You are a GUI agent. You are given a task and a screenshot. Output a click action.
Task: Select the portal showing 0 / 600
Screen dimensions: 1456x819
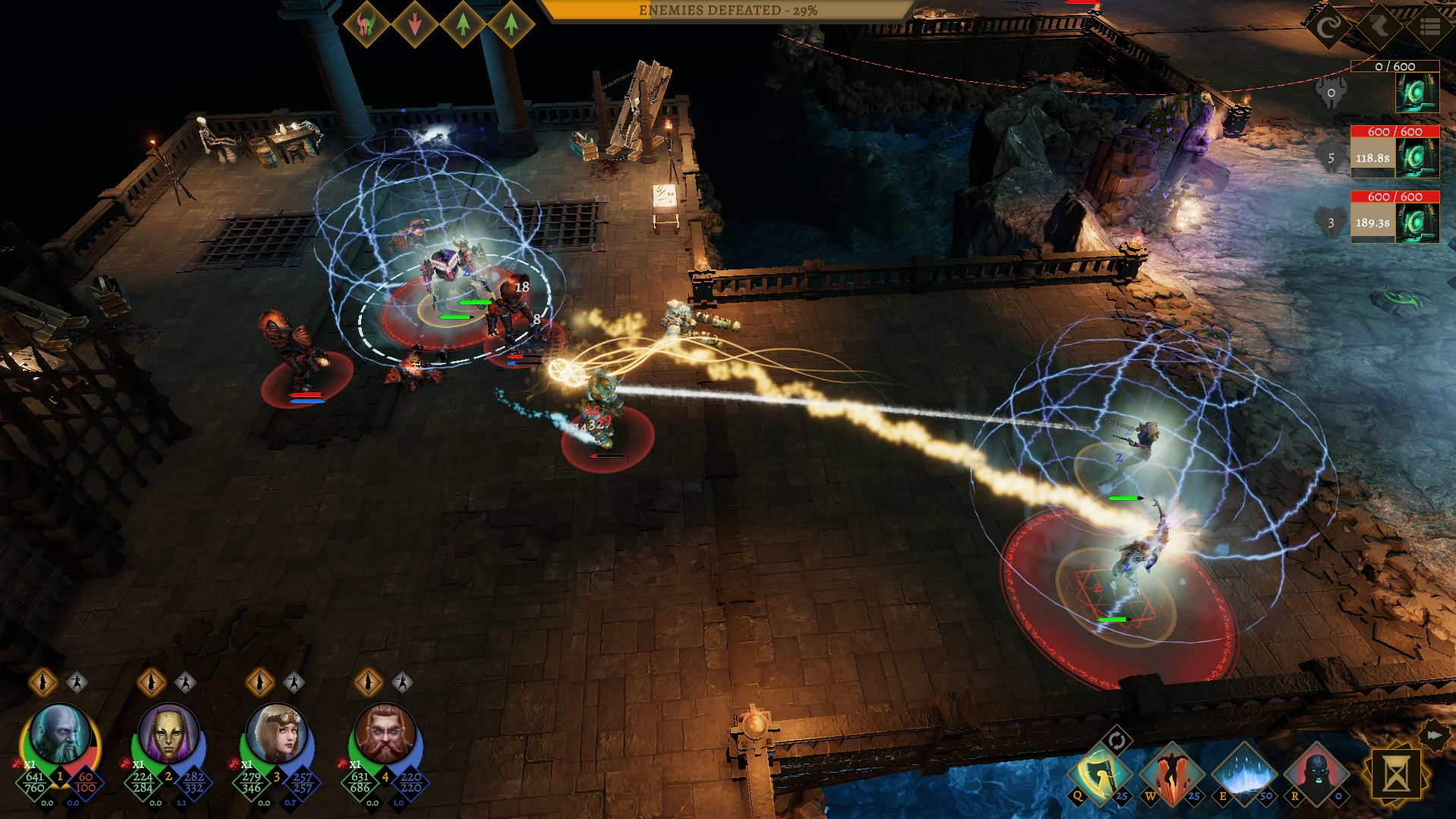coord(1416,93)
